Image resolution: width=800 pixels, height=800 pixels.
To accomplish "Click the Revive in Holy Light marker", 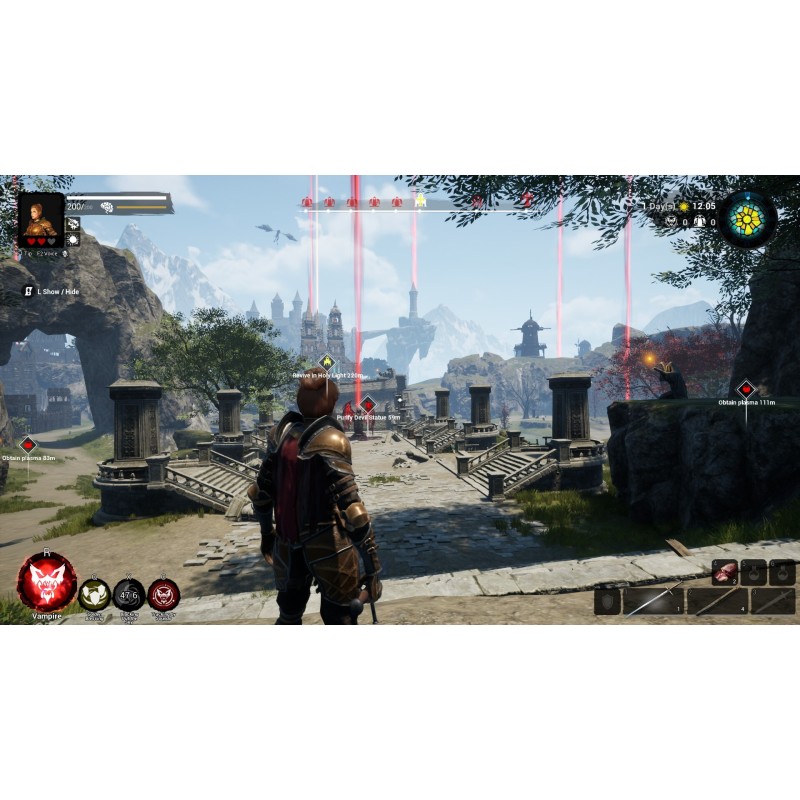I will pyautogui.click(x=327, y=362).
